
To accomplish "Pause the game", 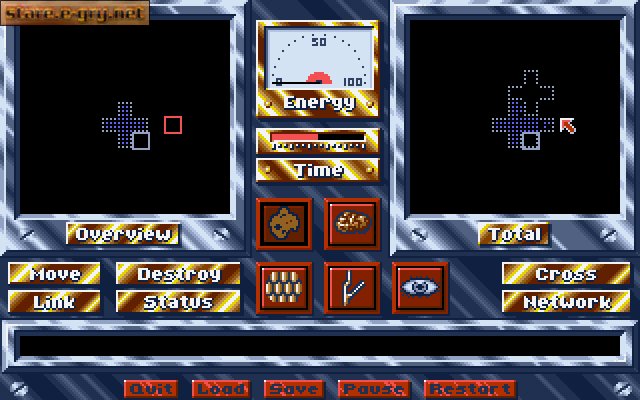I will [373, 389].
